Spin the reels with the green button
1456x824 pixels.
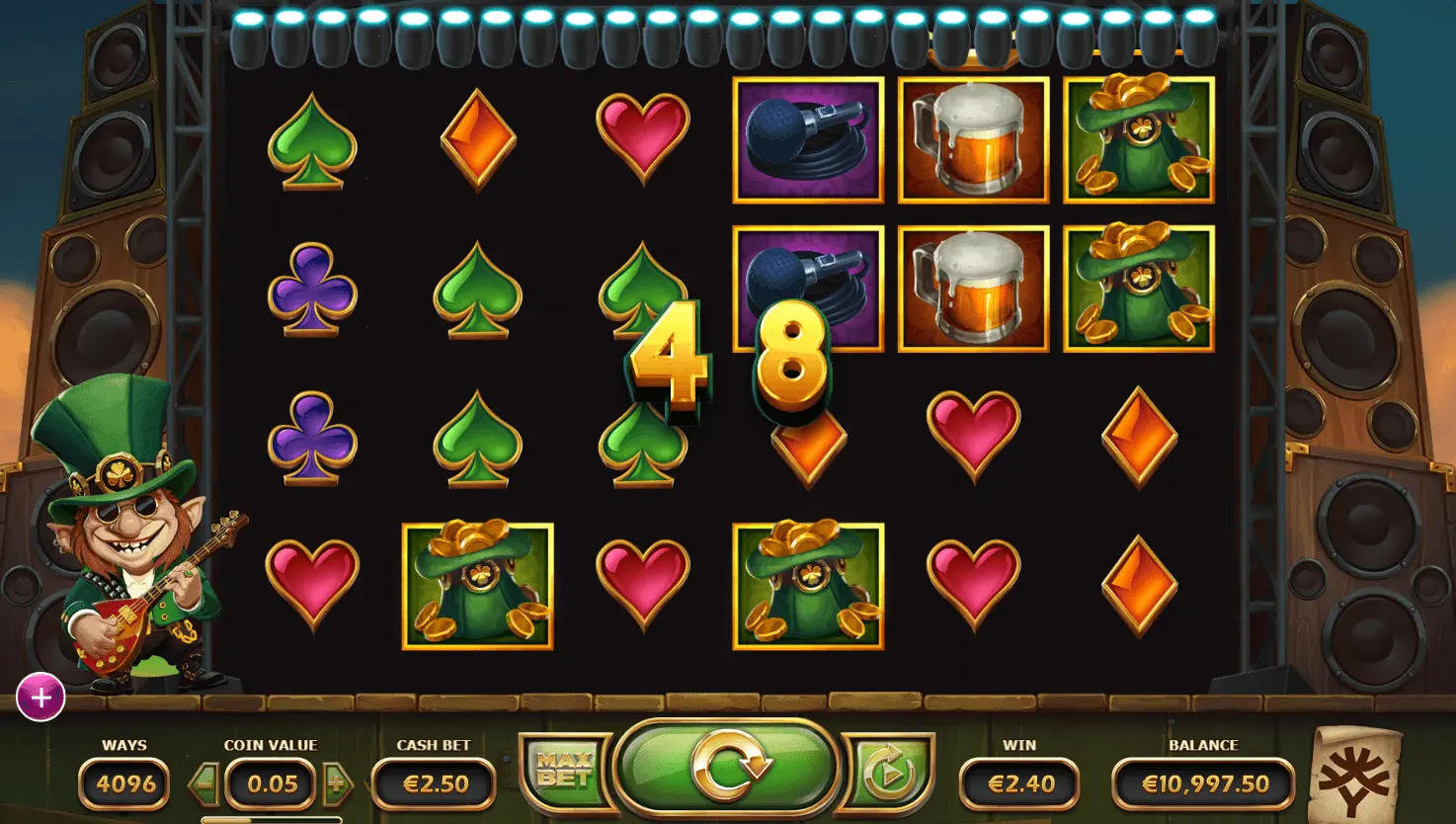(x=728, y=768)
